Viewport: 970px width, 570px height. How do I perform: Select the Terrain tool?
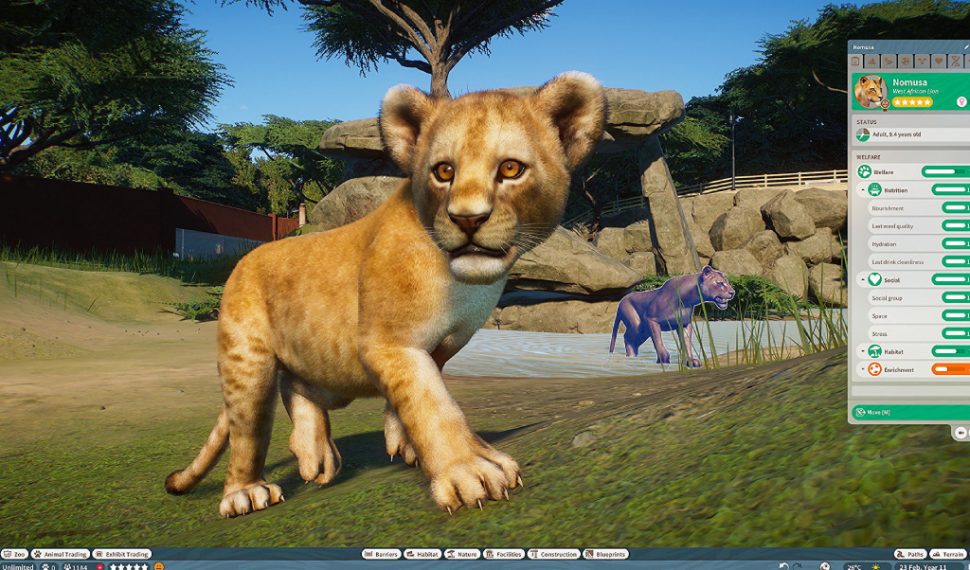948,554
